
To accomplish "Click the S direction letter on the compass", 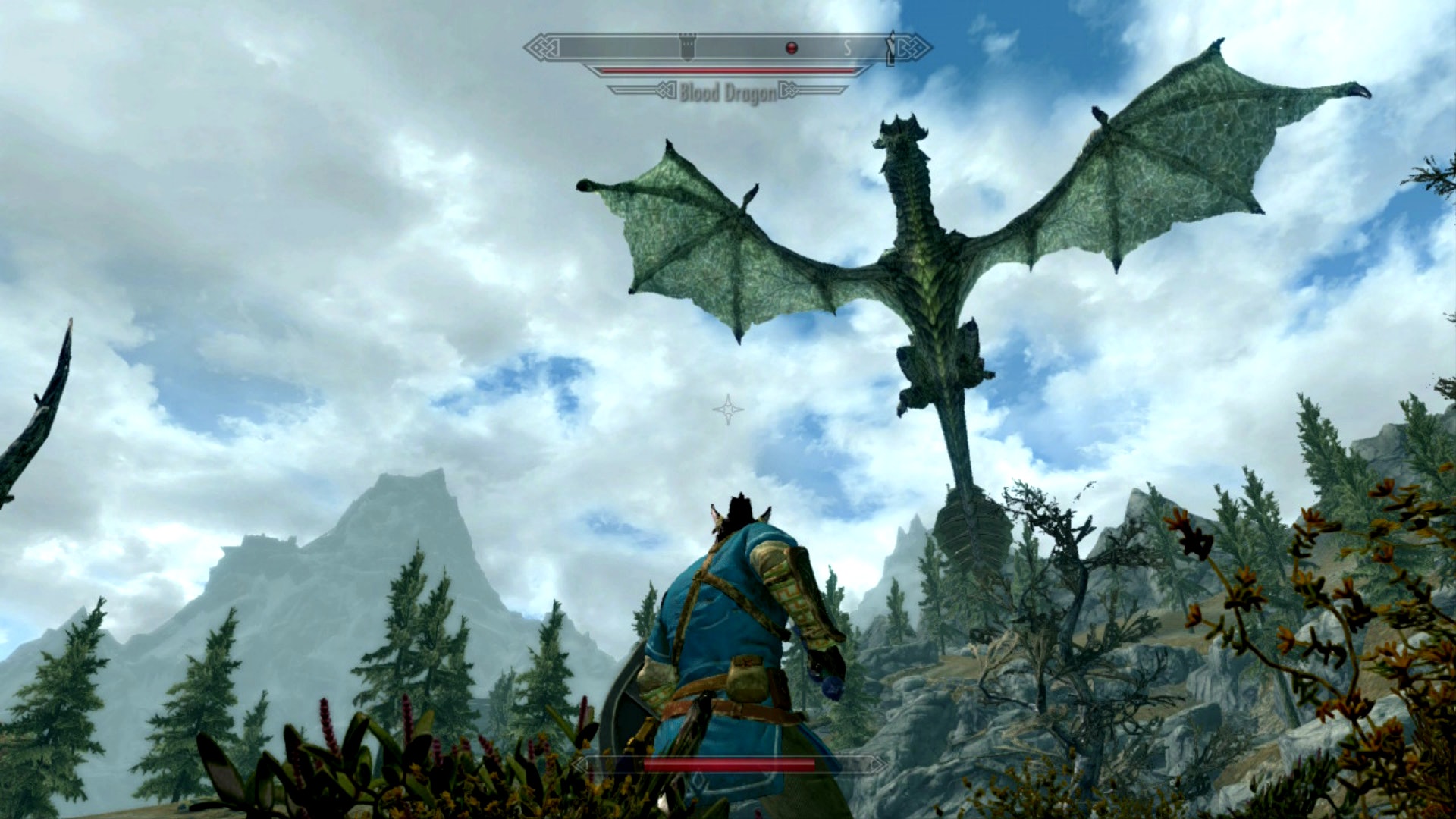I will pyautogui.click(x=848, y=49).
